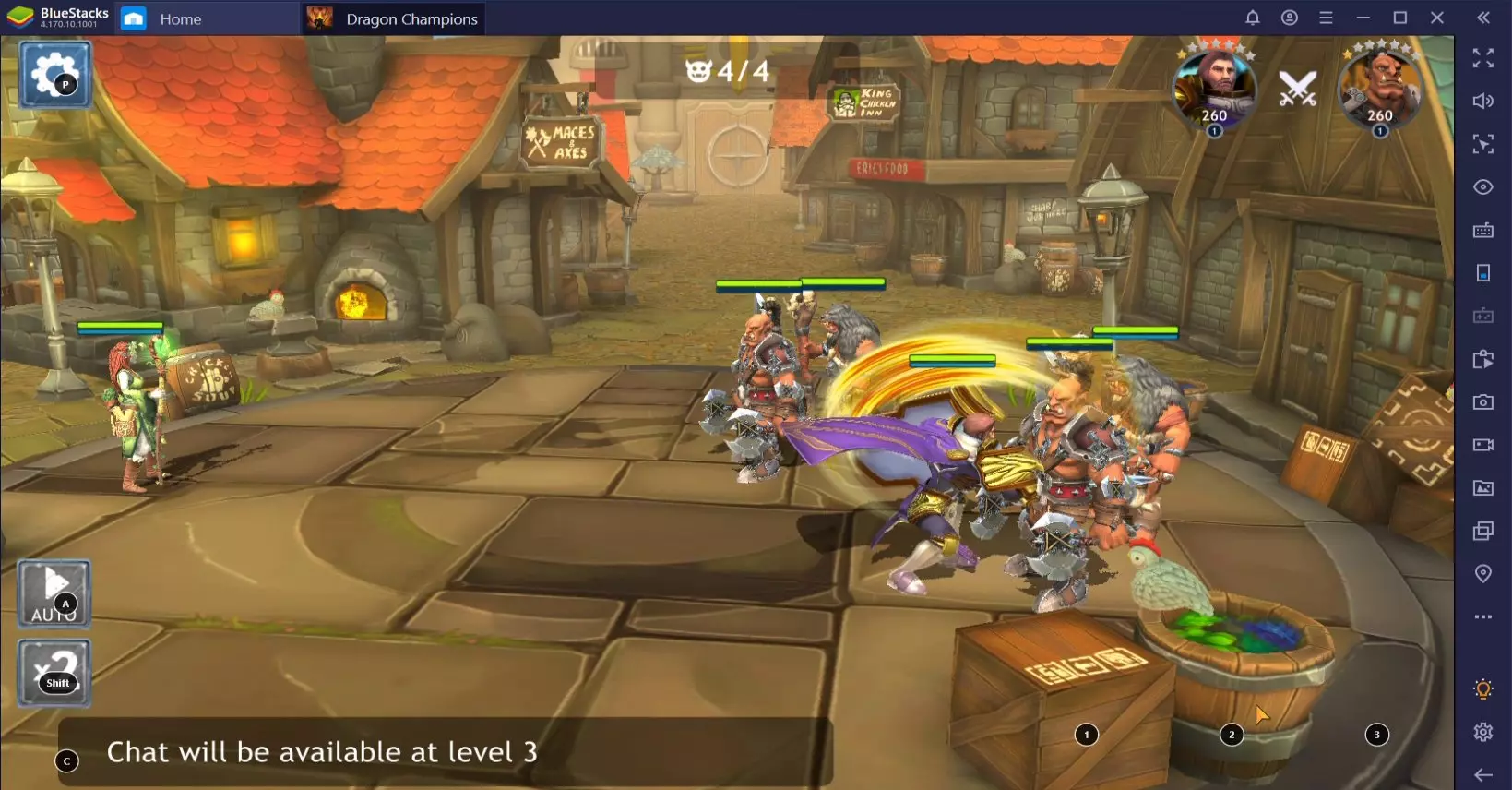Select the bearded hero portrait
Image resolution: width=1512 pixels, height=790 pixels.
point(1214,88)
